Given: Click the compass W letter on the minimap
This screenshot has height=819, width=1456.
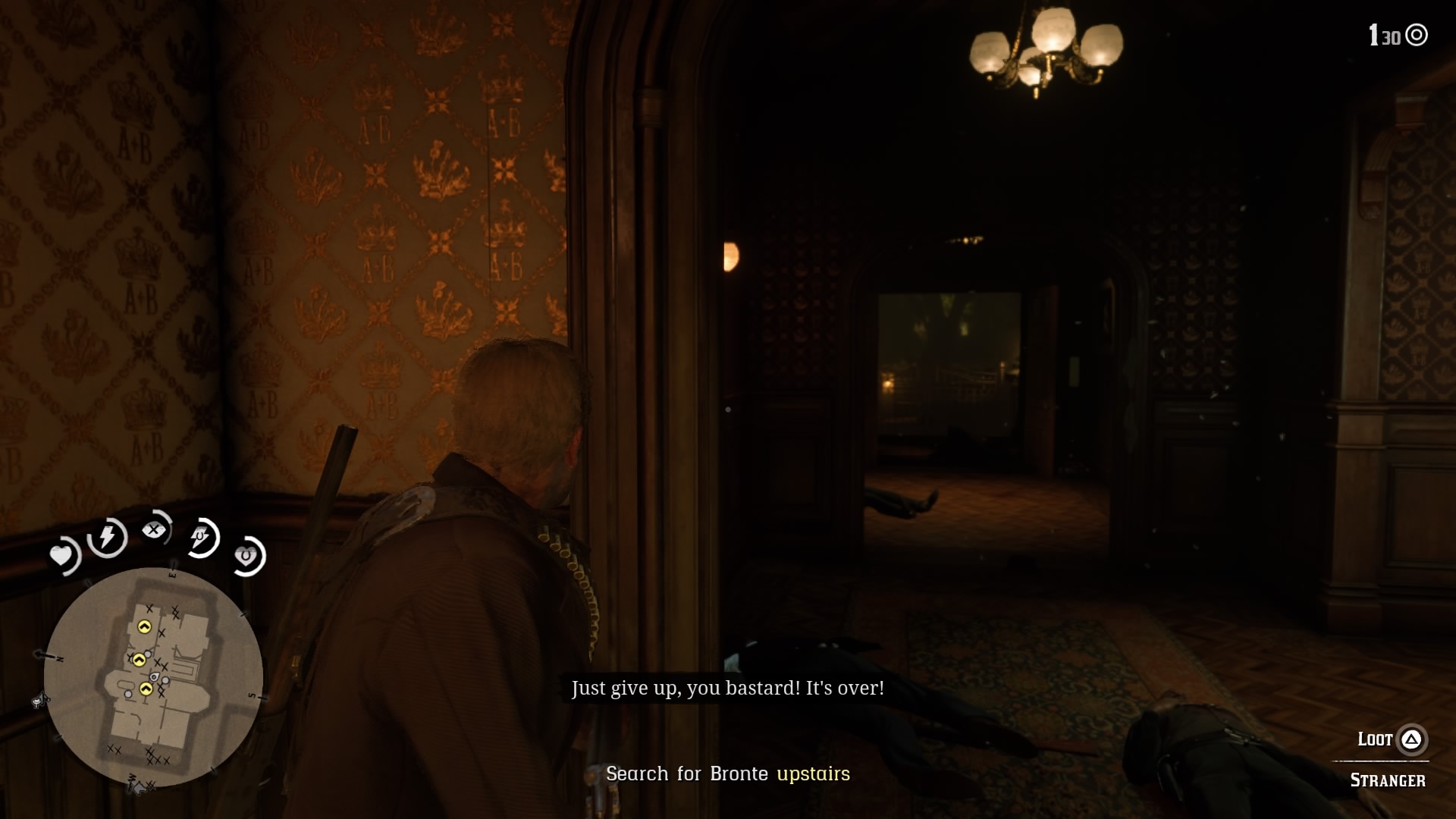Looking at the screenshot, I should click(x=131, y=777).
